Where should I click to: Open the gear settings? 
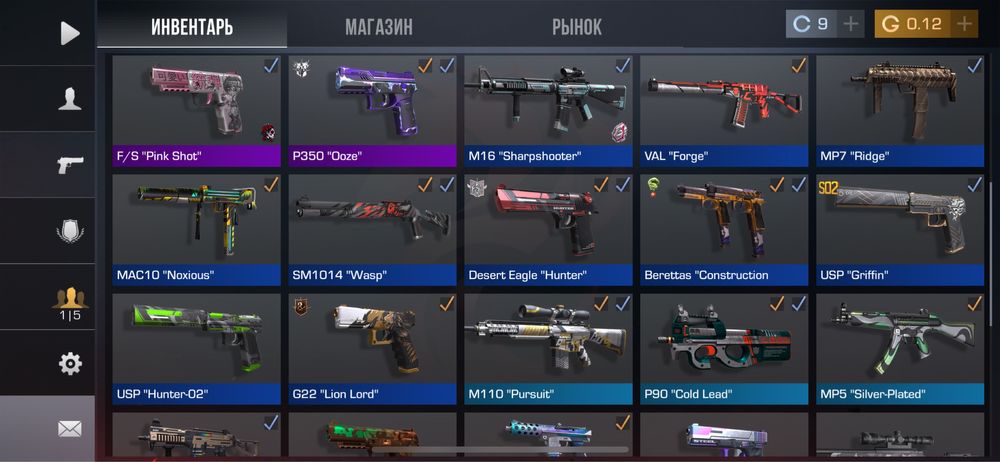[x=69, y=363]
